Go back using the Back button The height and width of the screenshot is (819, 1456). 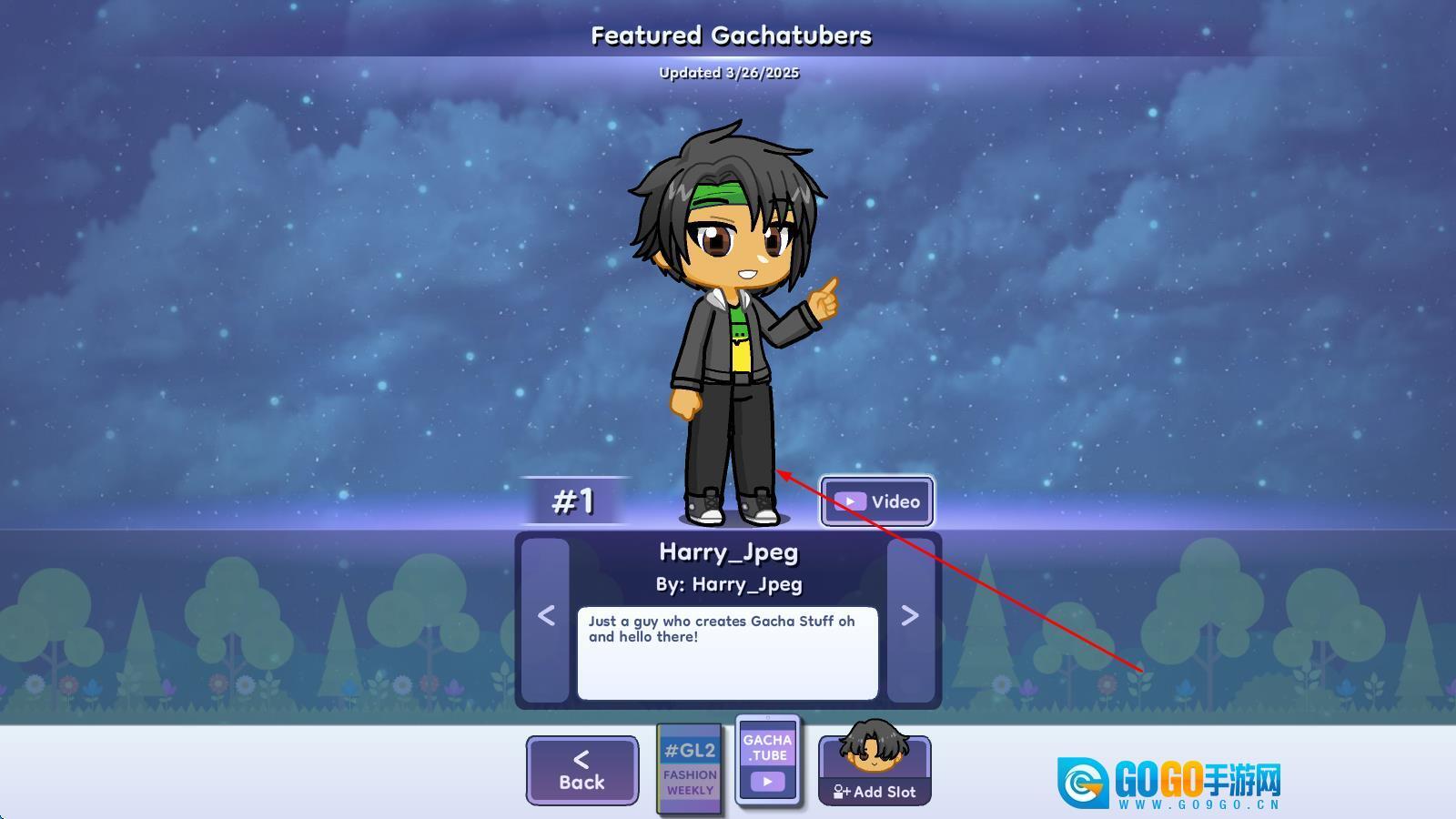click(x=581, y=771)
